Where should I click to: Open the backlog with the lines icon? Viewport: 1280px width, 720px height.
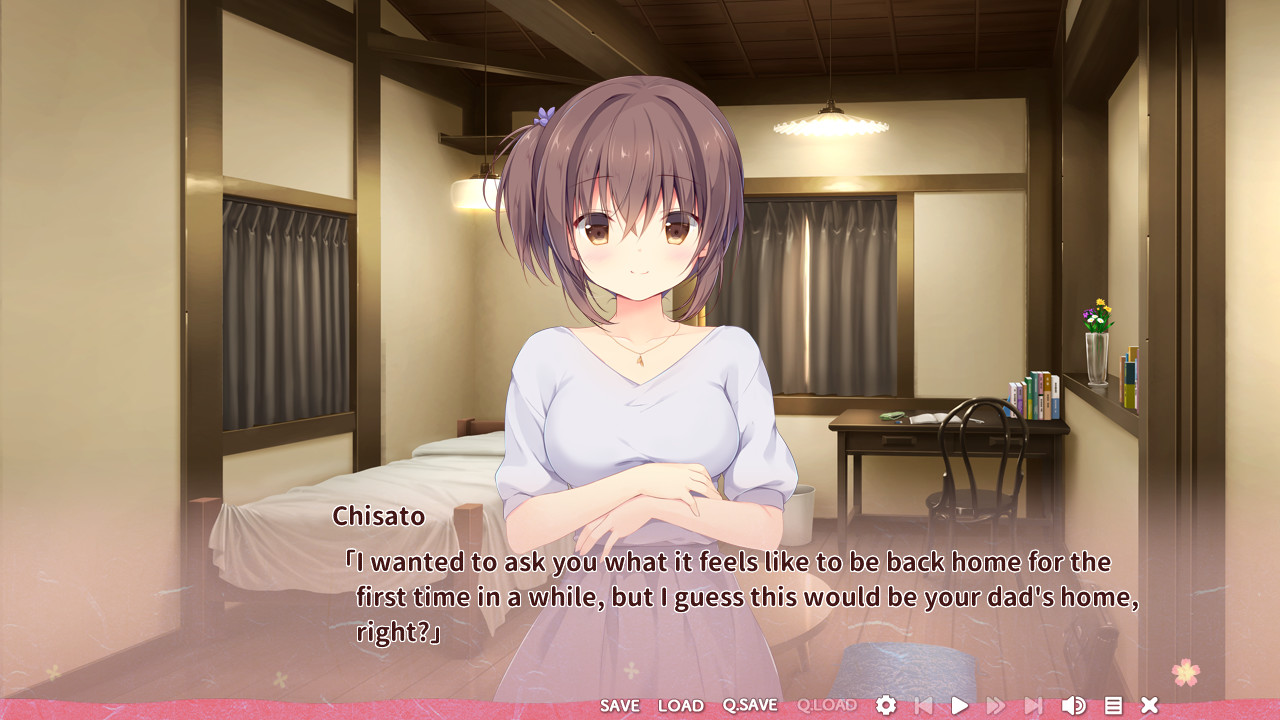[1113, 706]
